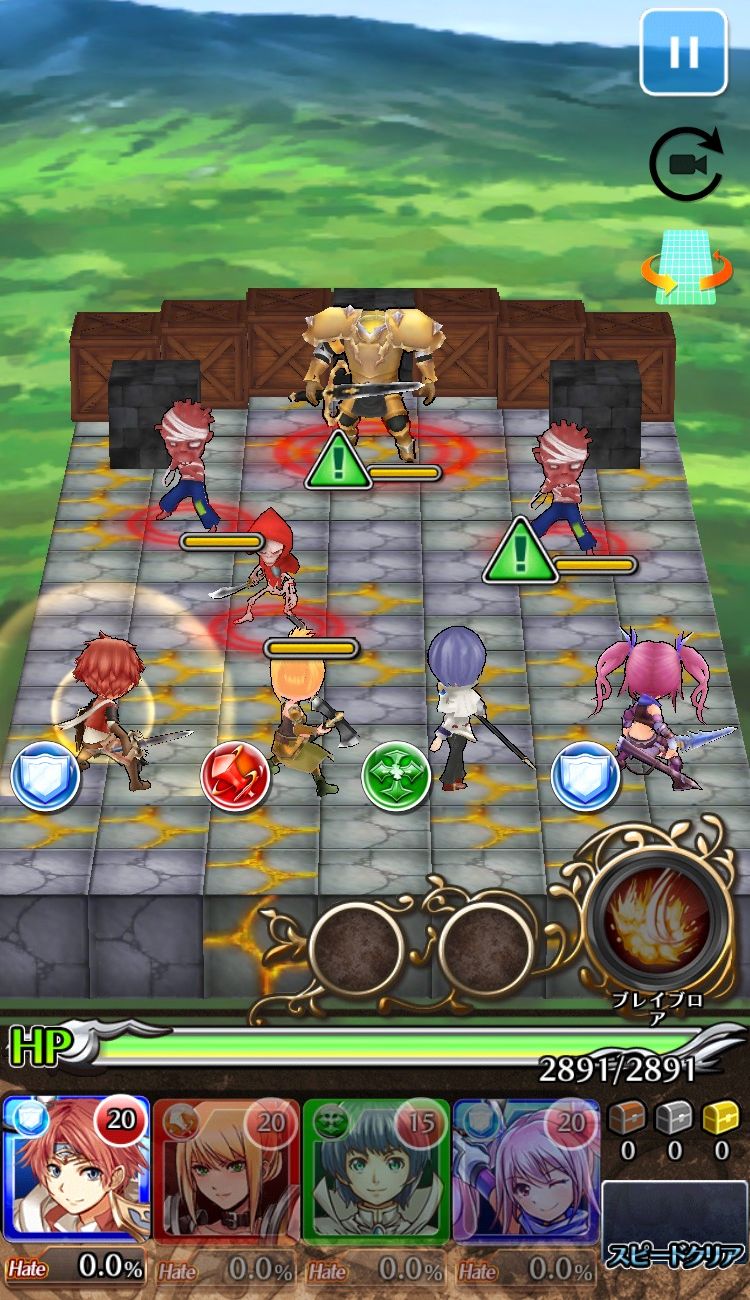Reset the camera with the camera icon

pos(685,164)
